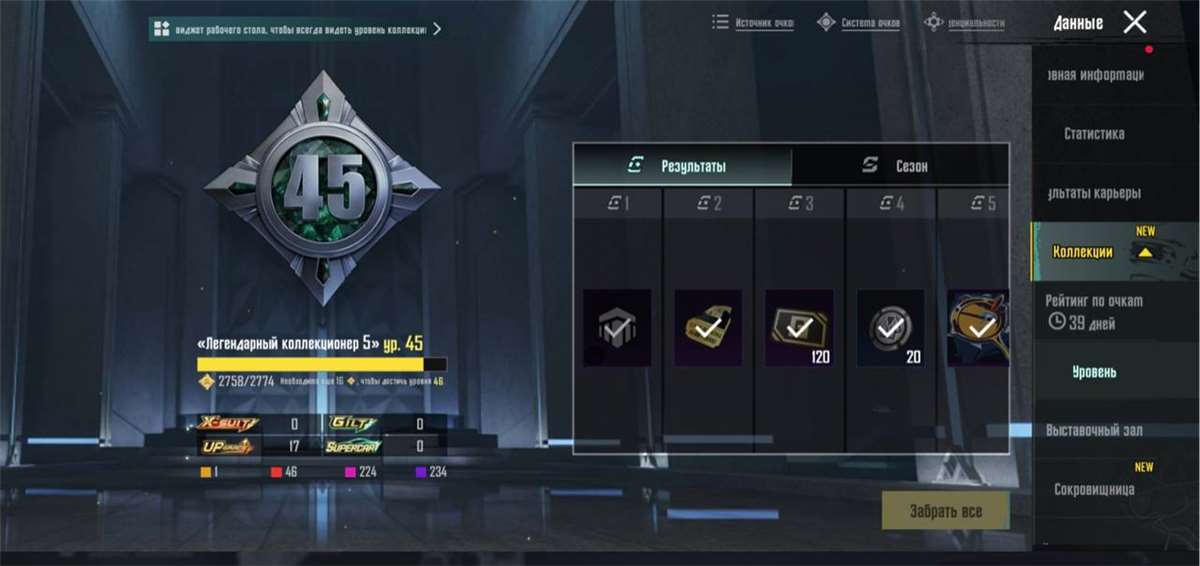Image resolution: width=1200 pixels, height=566 pixels.
Task: Open Выставочный зал in the side menu
Action: [x=1094, y=430]
